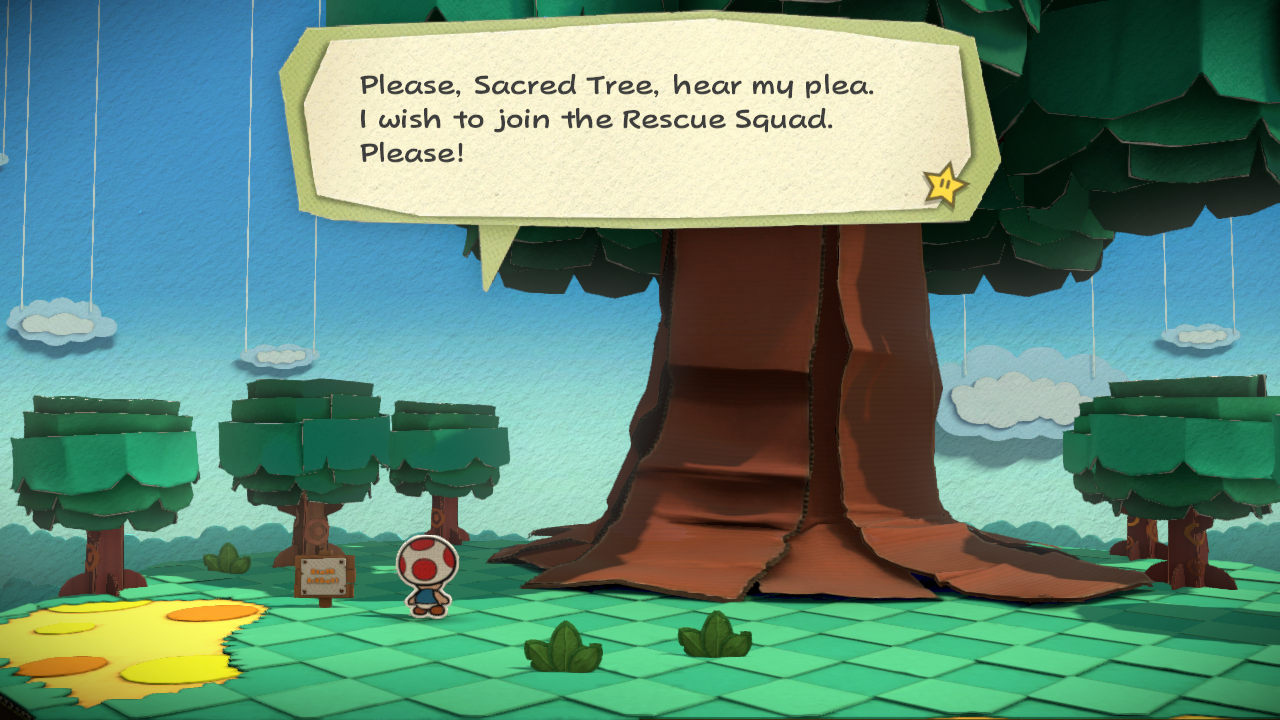Image resolution: width=1280 pixels, height=720 pixels.
Task: Select the small bush beside the signpost
Action: click(x=225, y=562)
